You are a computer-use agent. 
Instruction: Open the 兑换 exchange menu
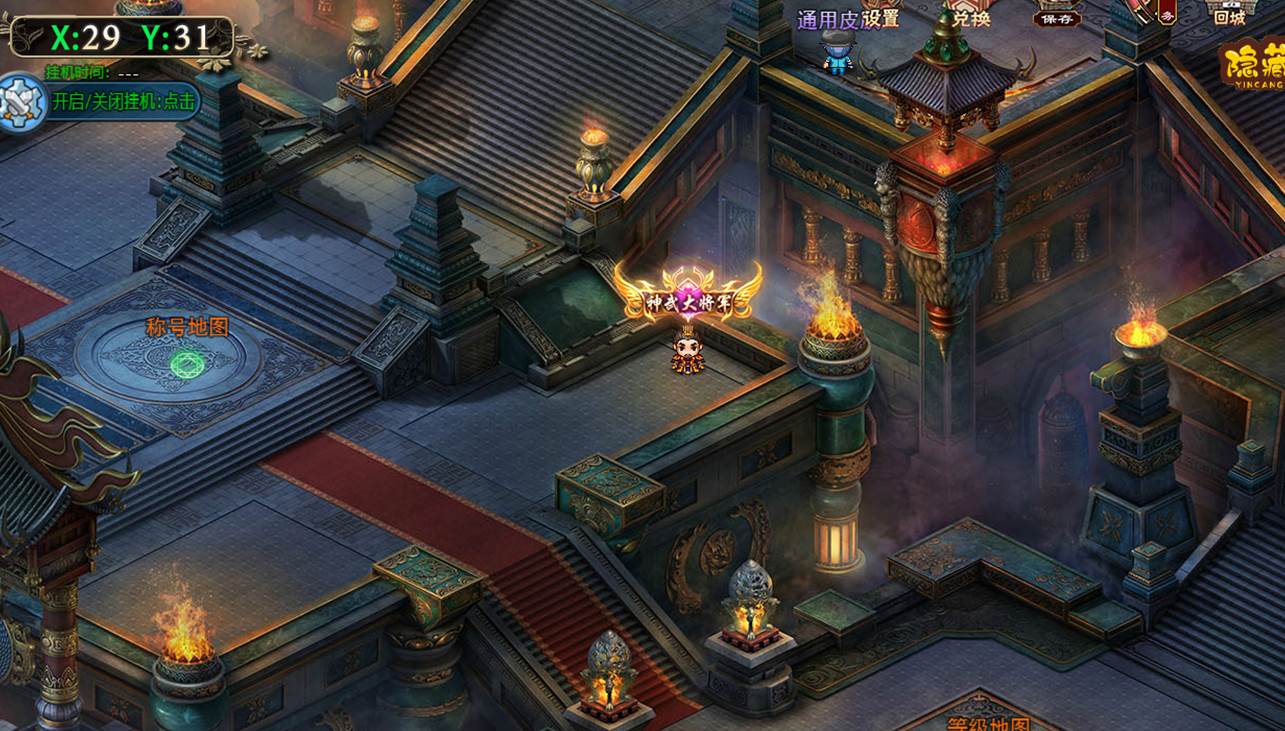[x=969, y=17]
